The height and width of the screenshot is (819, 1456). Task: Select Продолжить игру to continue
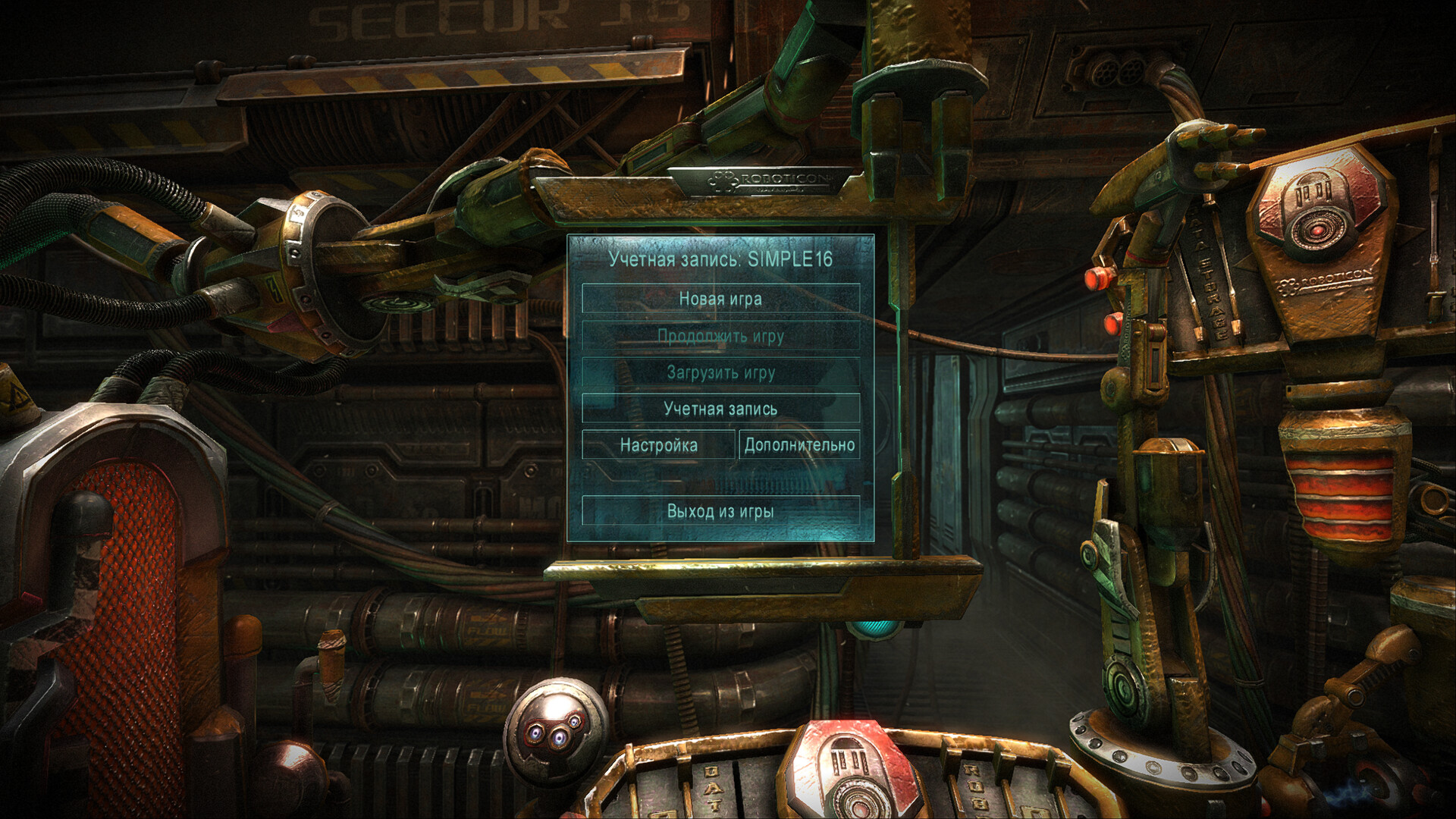(x=720, y=336)
